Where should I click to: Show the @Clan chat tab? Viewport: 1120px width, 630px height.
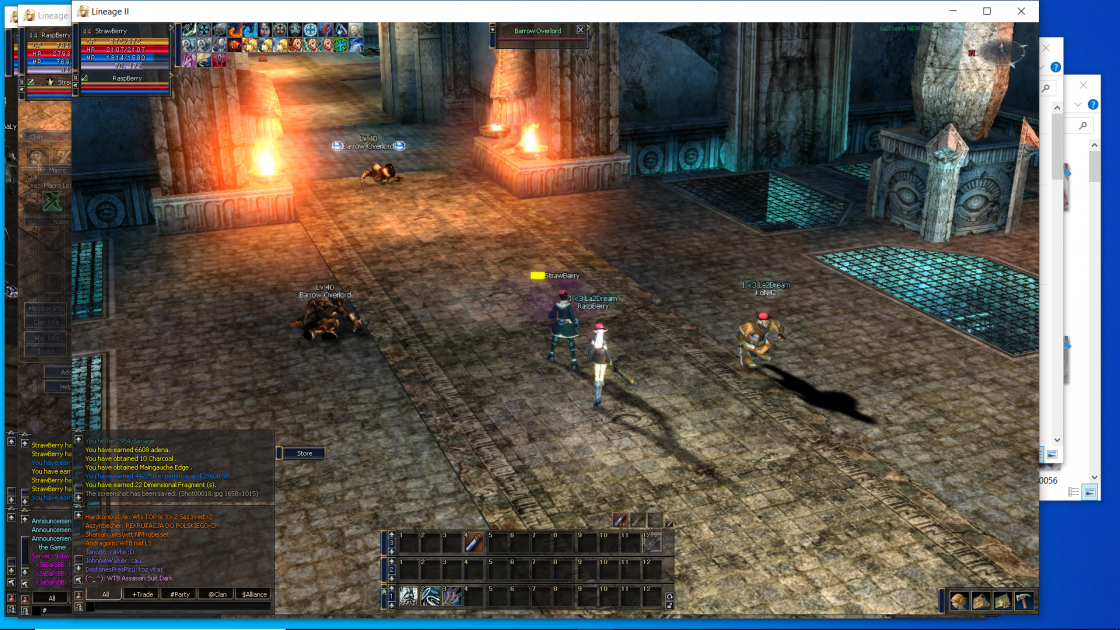tap(216, 594)
